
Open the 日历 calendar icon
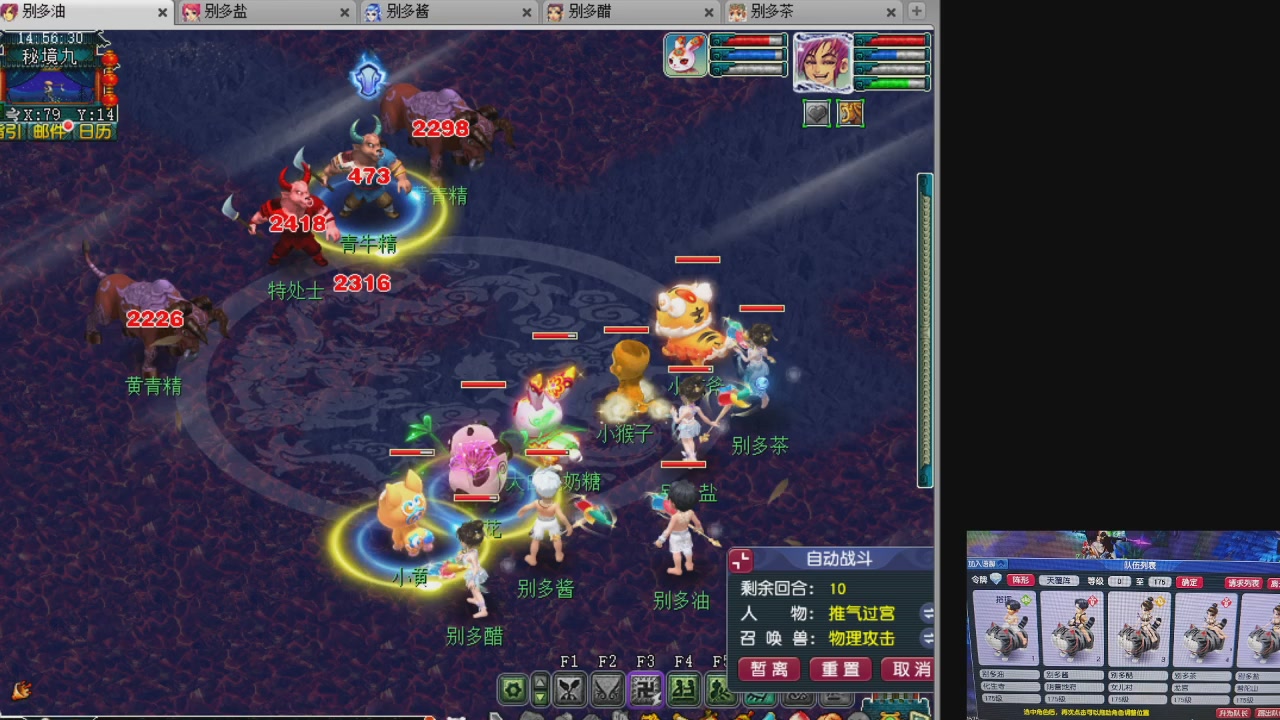click(95, 130)
